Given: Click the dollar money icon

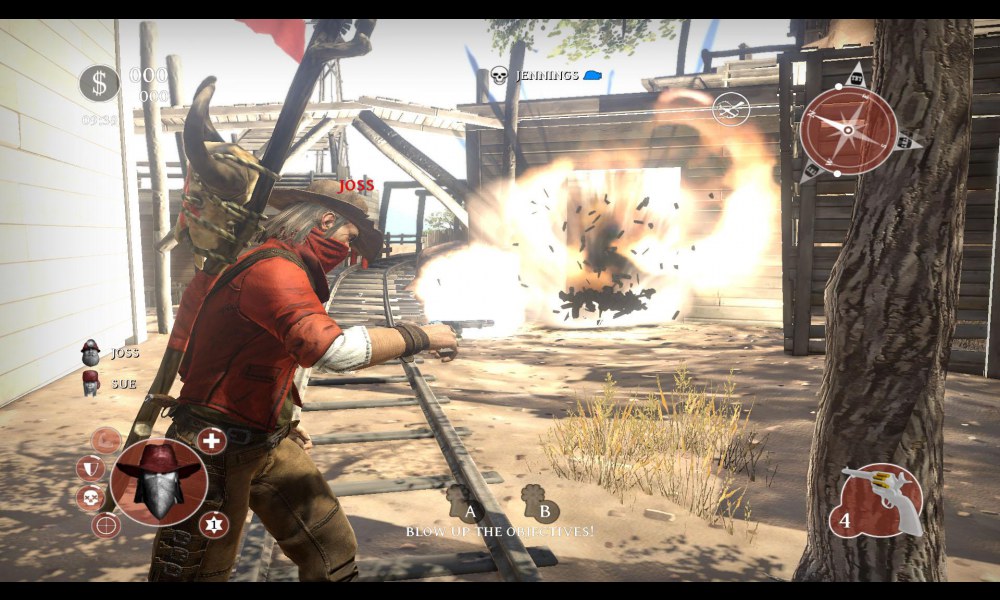Looking at the screenshot, I should [x=99, y=83].
